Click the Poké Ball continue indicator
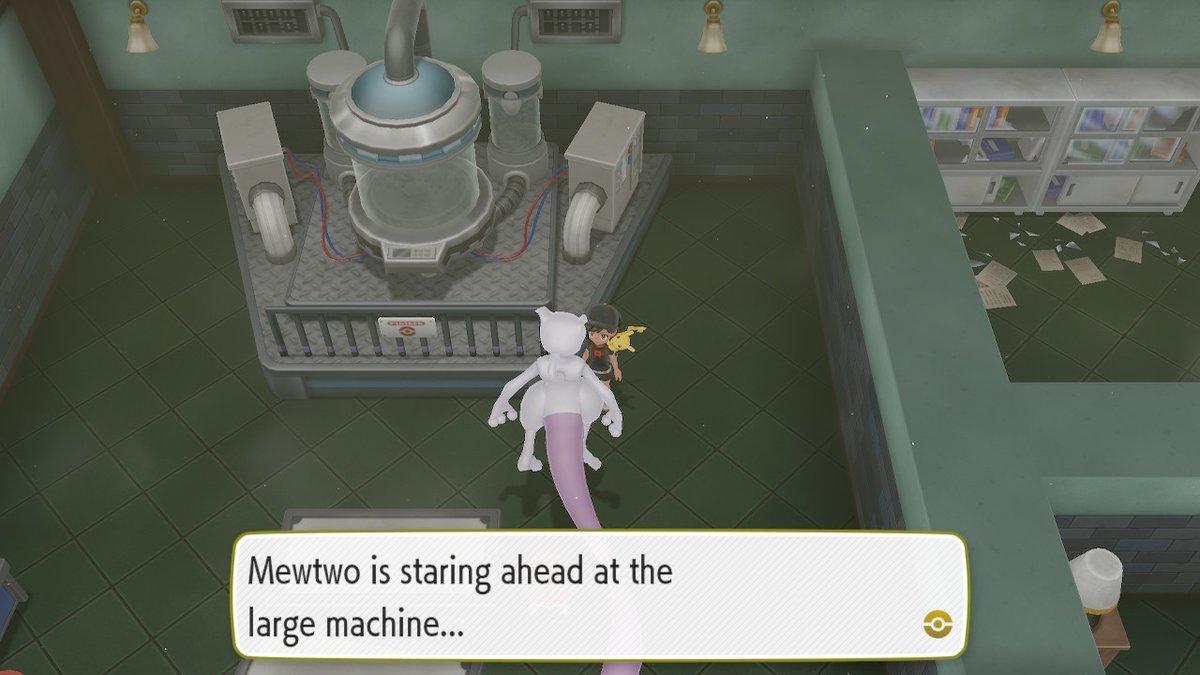 click(937, 625)
